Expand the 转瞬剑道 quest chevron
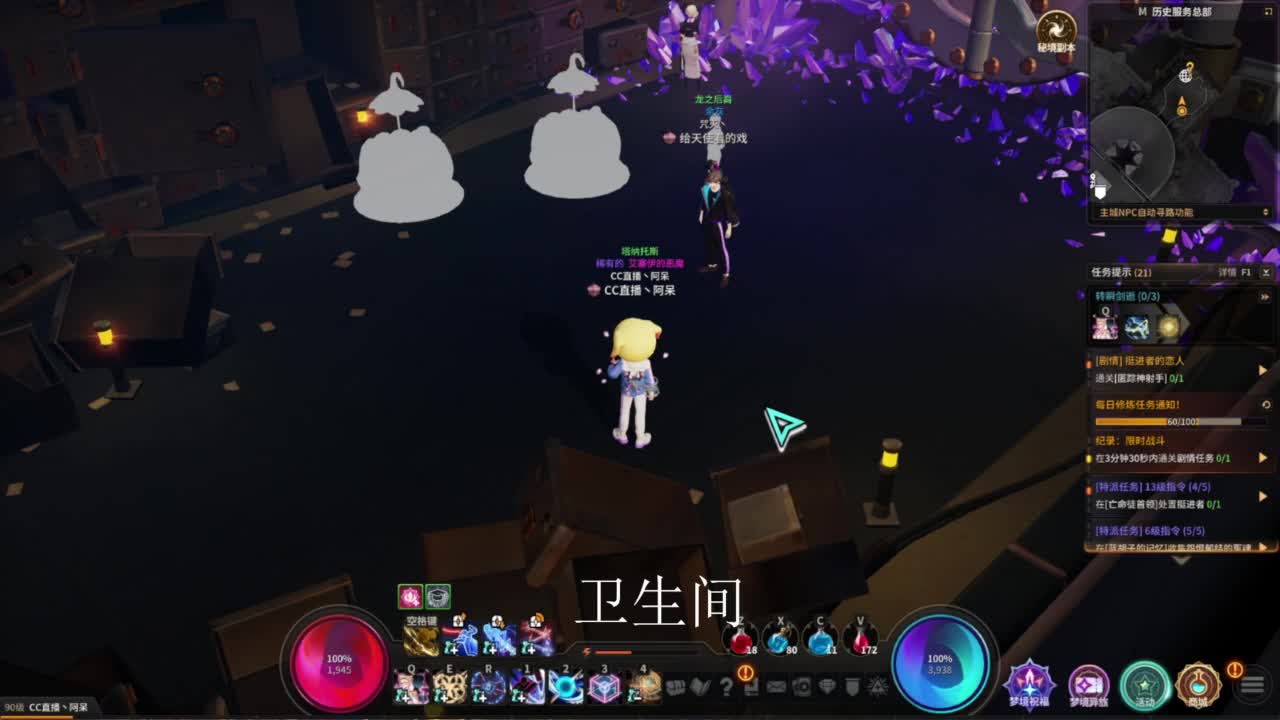The height and width of the screenshot is (720, 1280). (x=1265, y=296)
